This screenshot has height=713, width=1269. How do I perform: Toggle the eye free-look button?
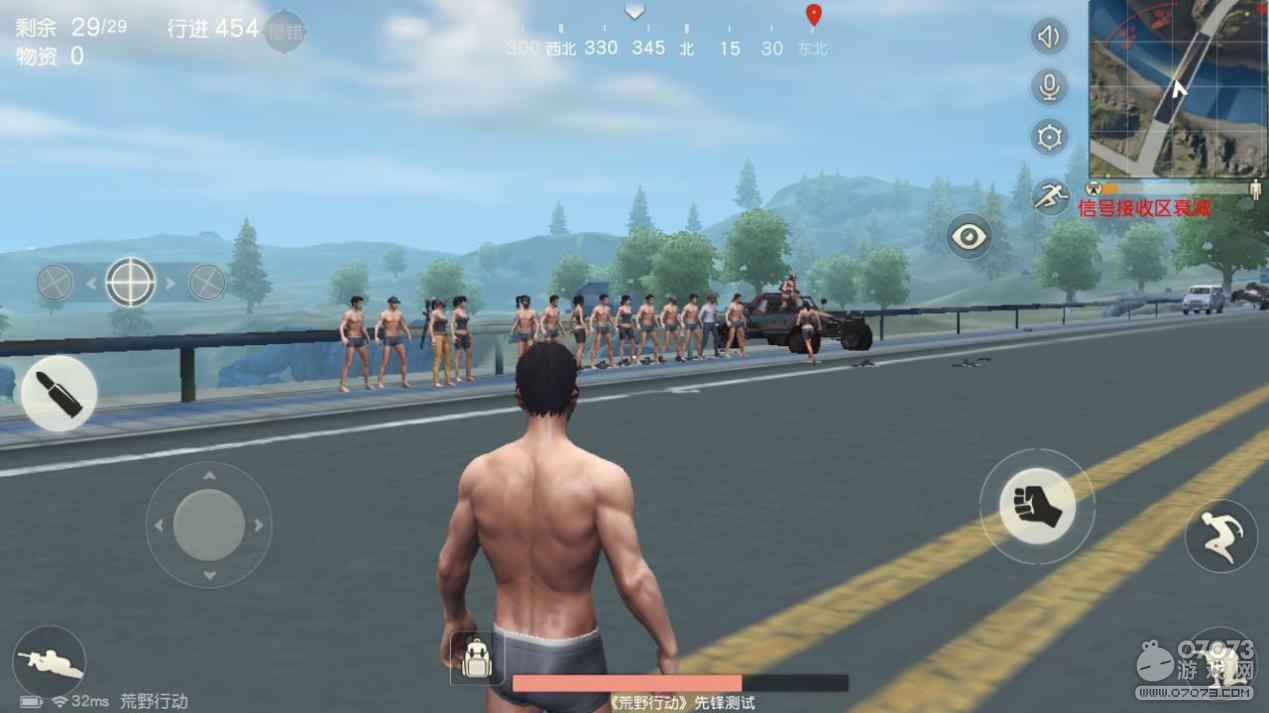click(x=968, y=237)
